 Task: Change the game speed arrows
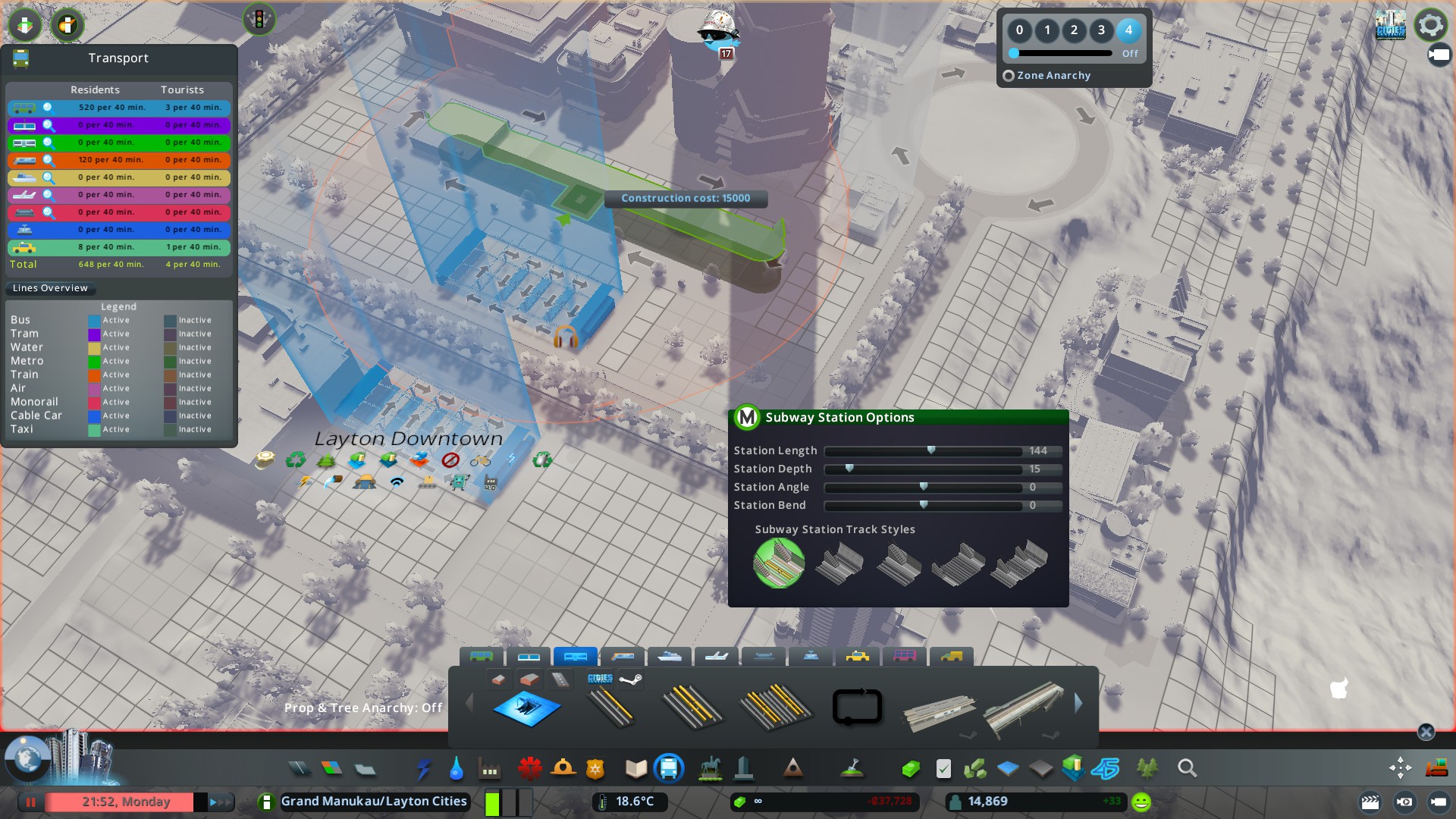pos(220,802)
